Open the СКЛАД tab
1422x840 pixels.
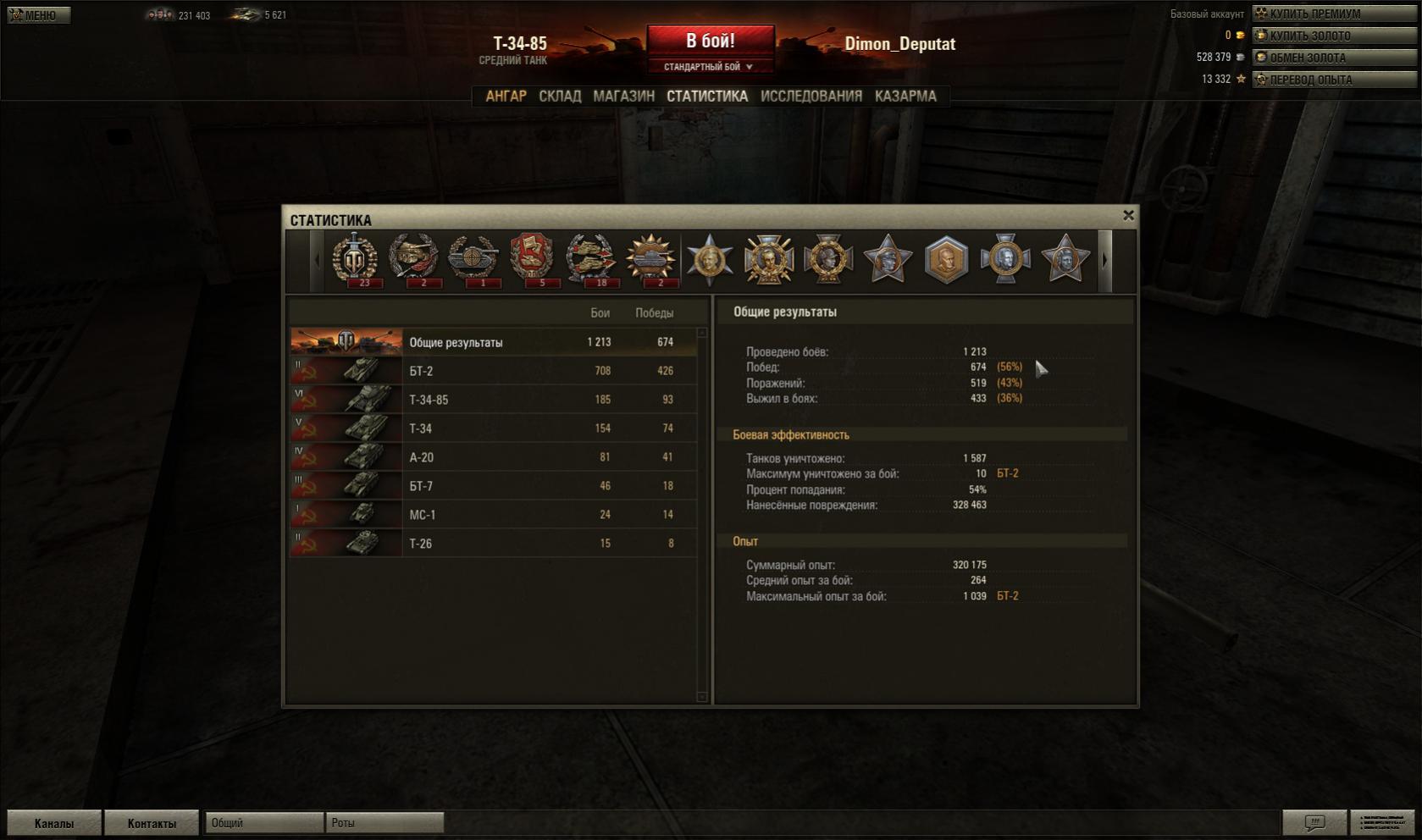560,97
